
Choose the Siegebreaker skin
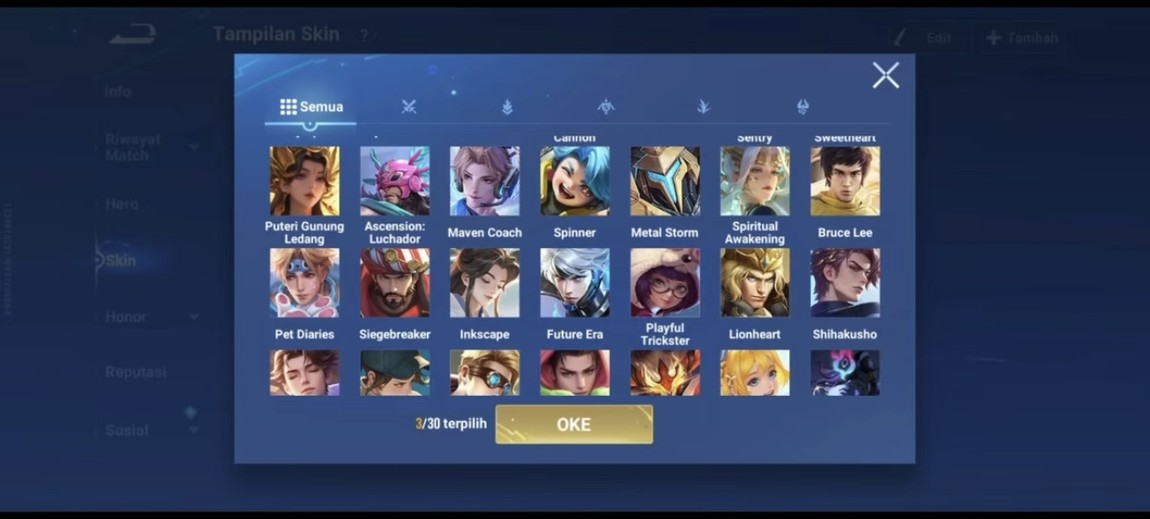tap(395, 283)
